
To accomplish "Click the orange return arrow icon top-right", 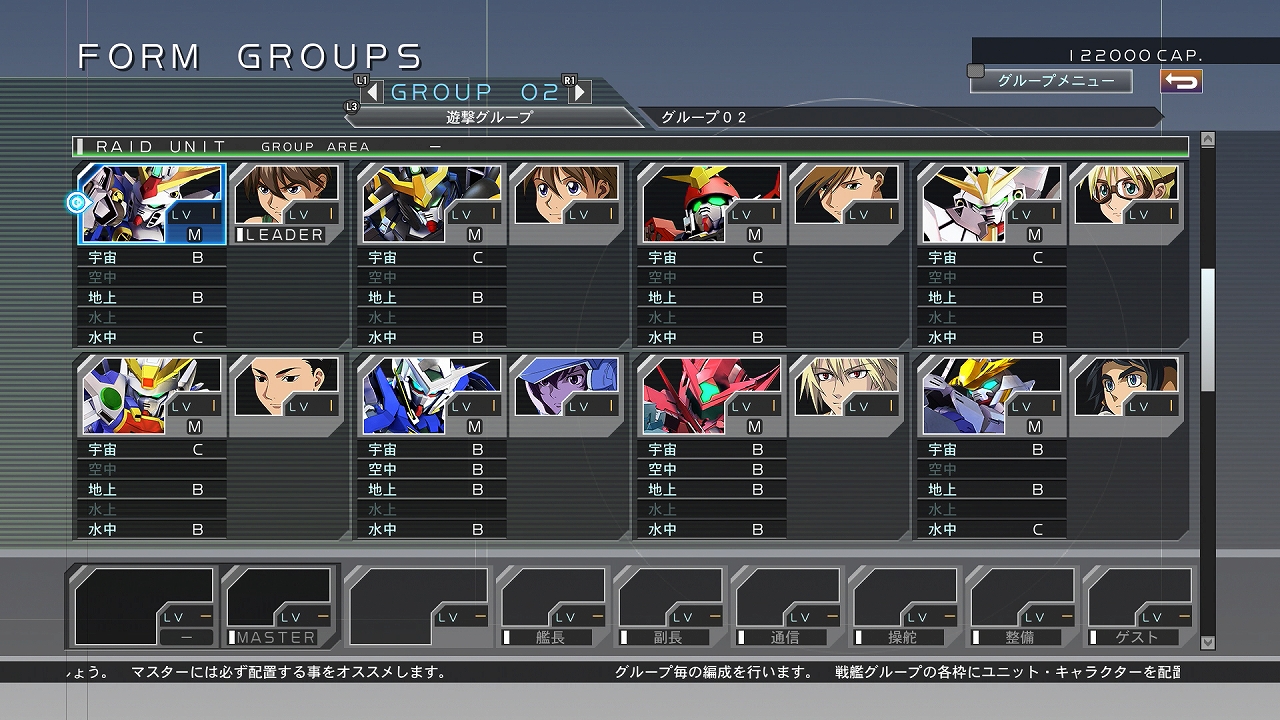I will (1180, 81).
